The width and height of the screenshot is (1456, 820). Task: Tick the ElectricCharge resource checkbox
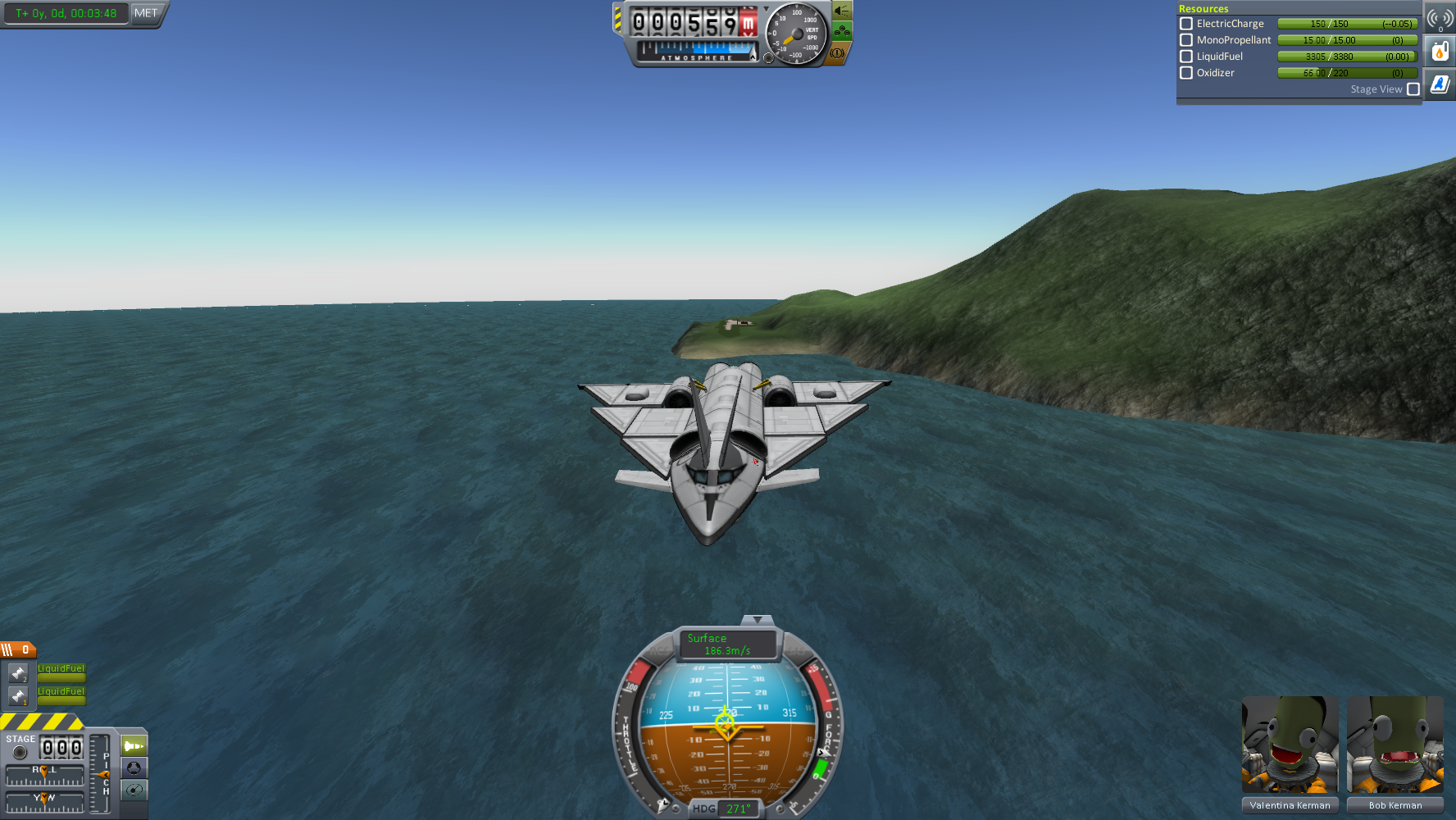1185,24
